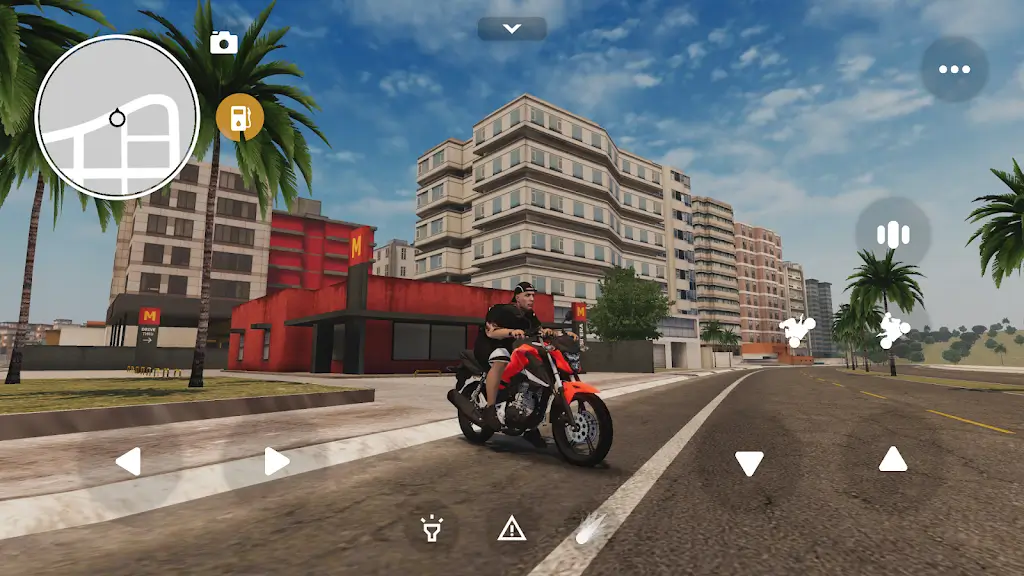
Task: Toggle the flashlight headlight icon
Action: (432, 527)
